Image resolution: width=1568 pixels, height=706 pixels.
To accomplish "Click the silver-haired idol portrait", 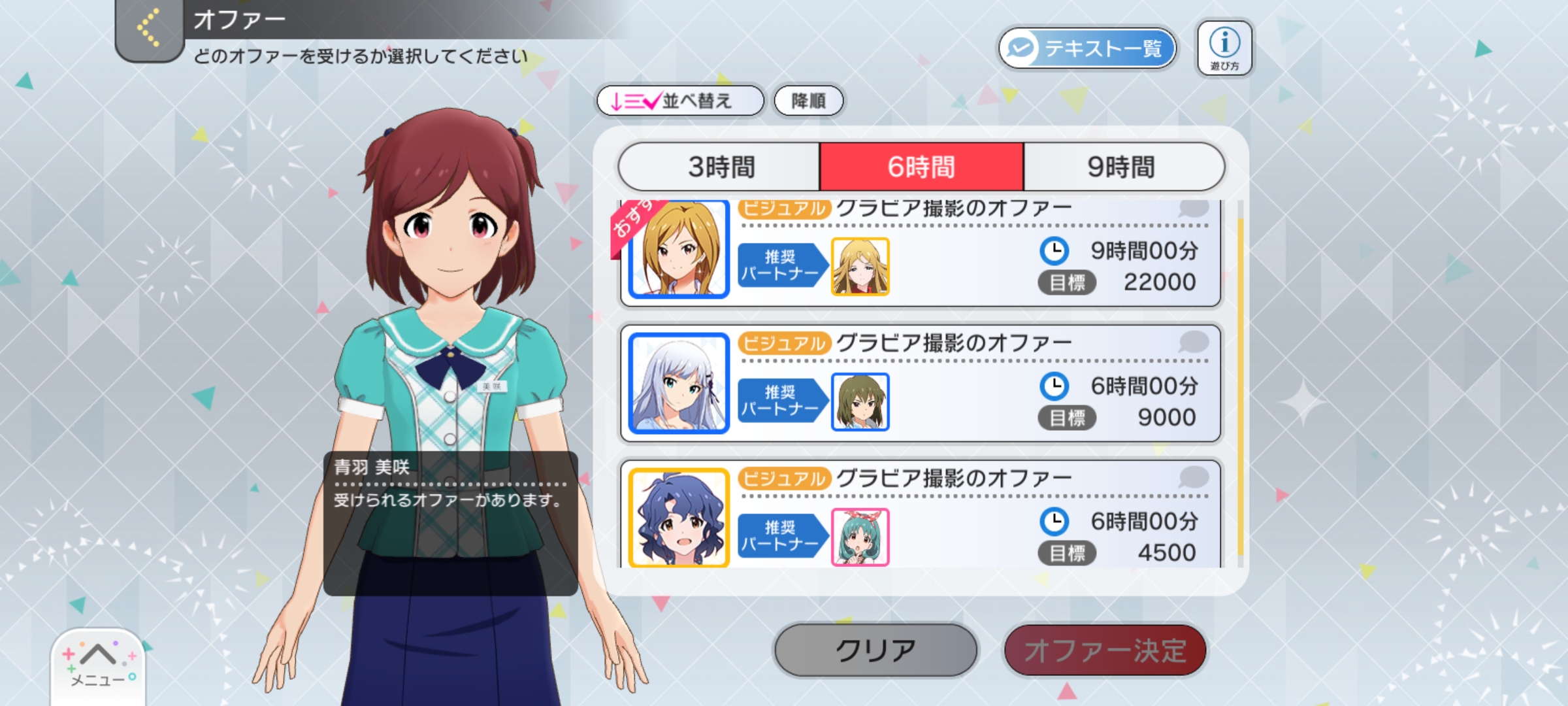I will tap(679, 383).
